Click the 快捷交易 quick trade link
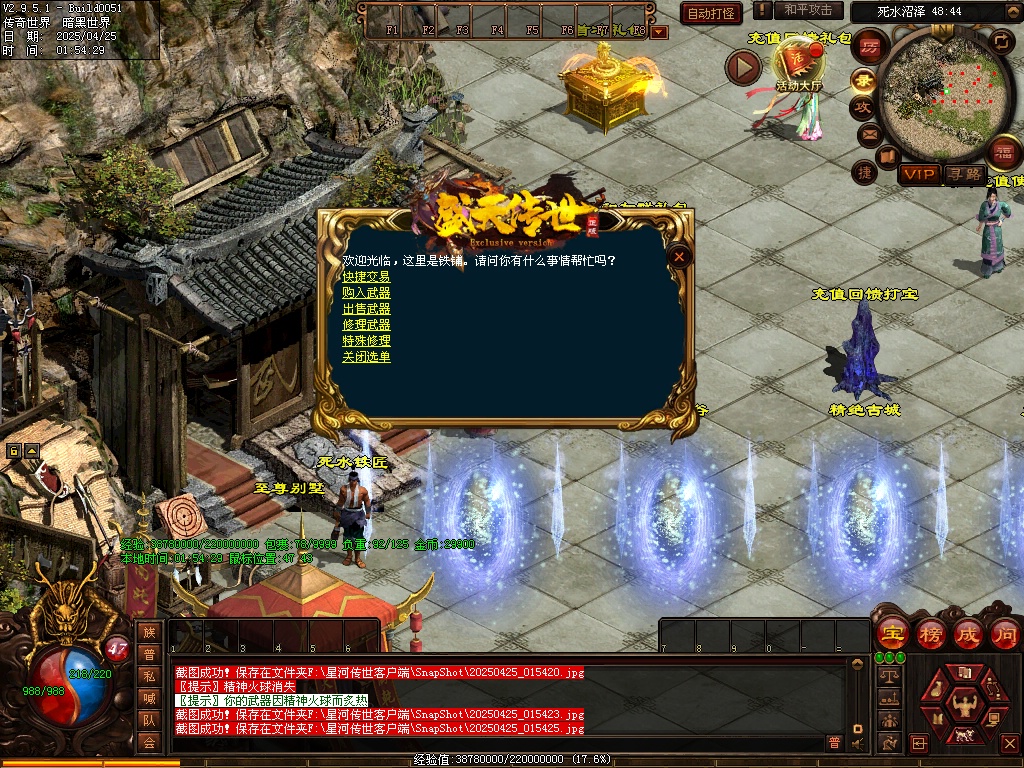This screenshot has height=768, width=1024. (x=366, y=277)
